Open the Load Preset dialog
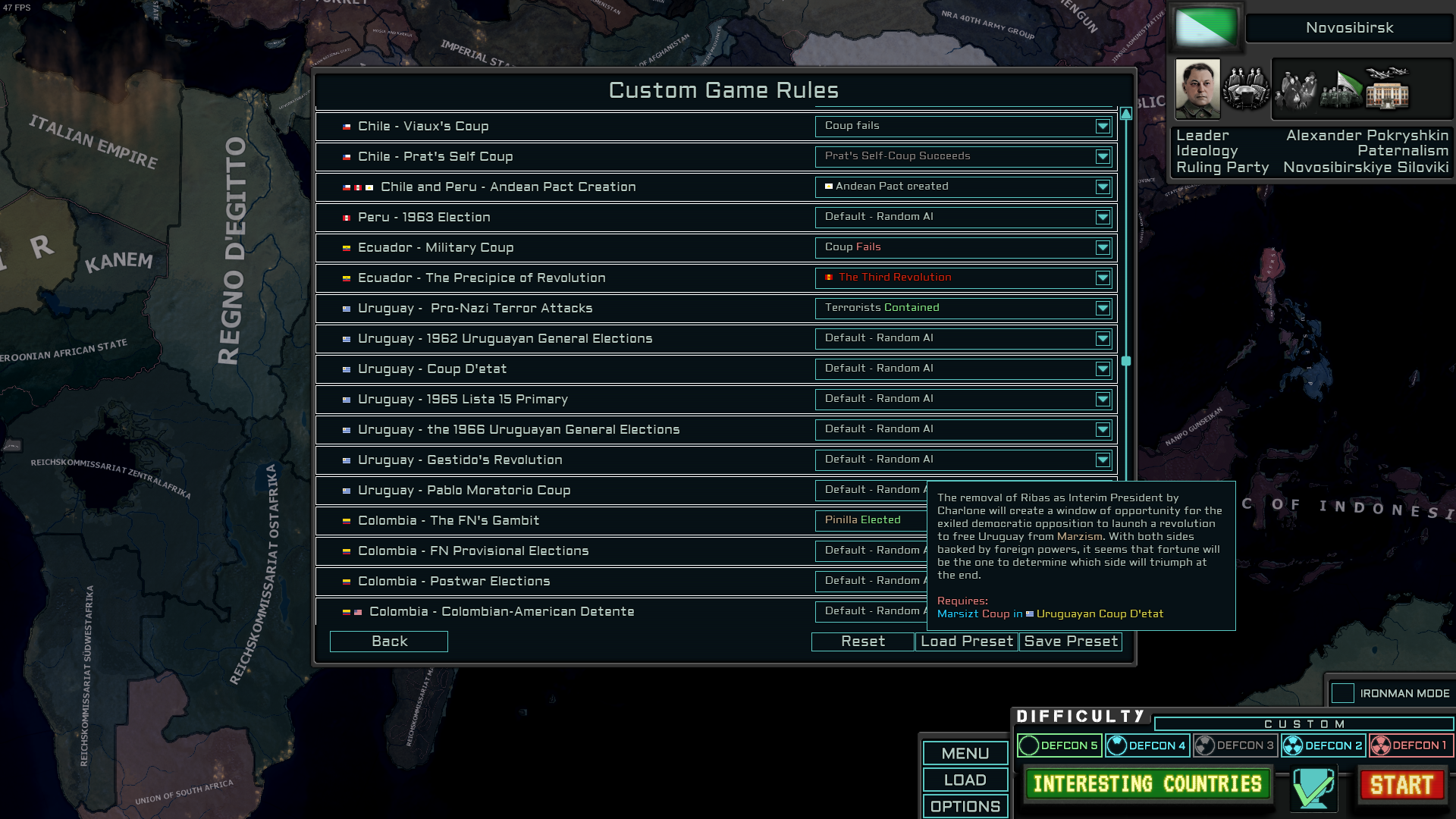The width and height of the screenshot is (1456, 819). 966,642
